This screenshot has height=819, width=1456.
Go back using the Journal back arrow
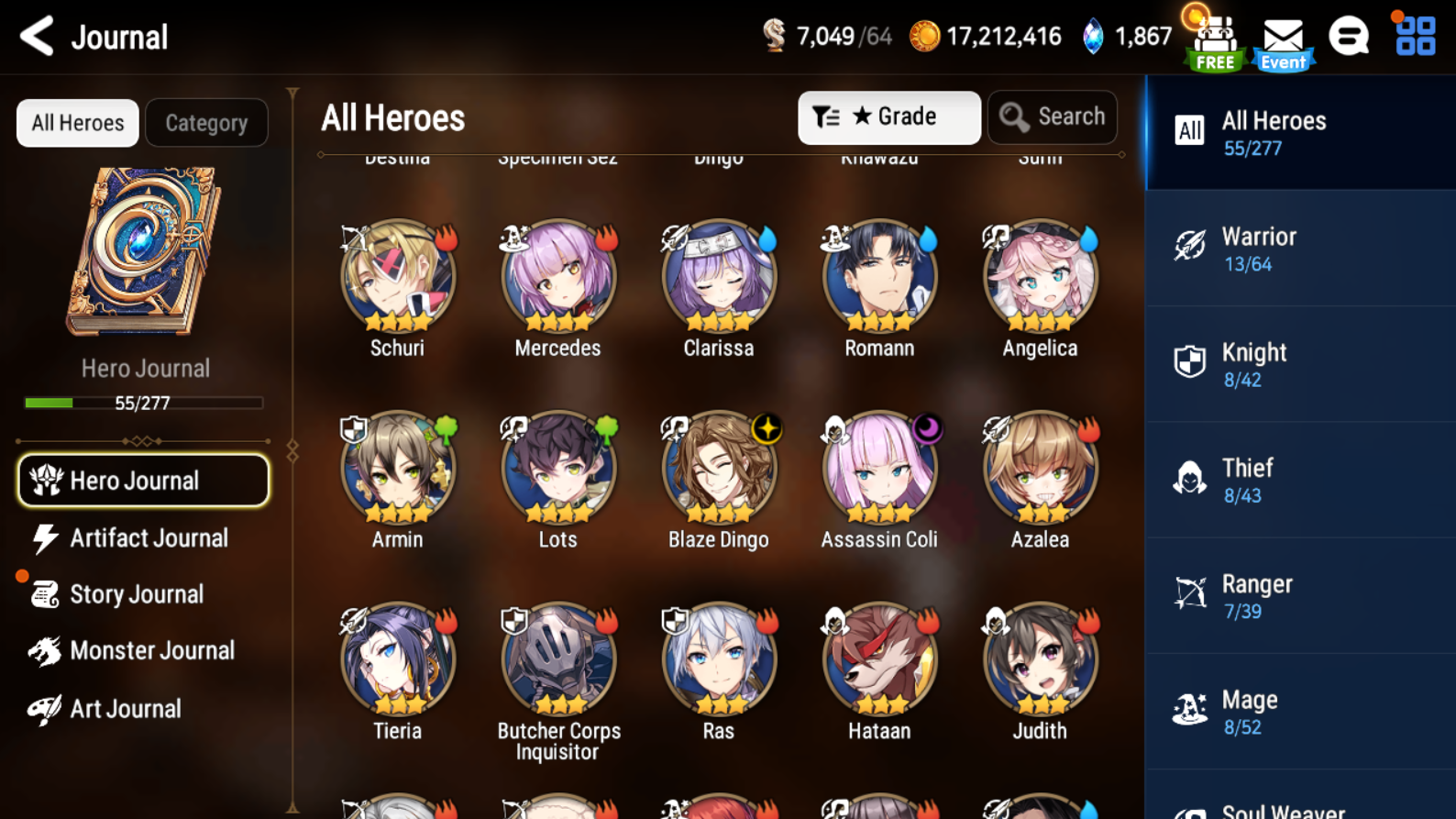pyautogui.click(x=35, y=37)
